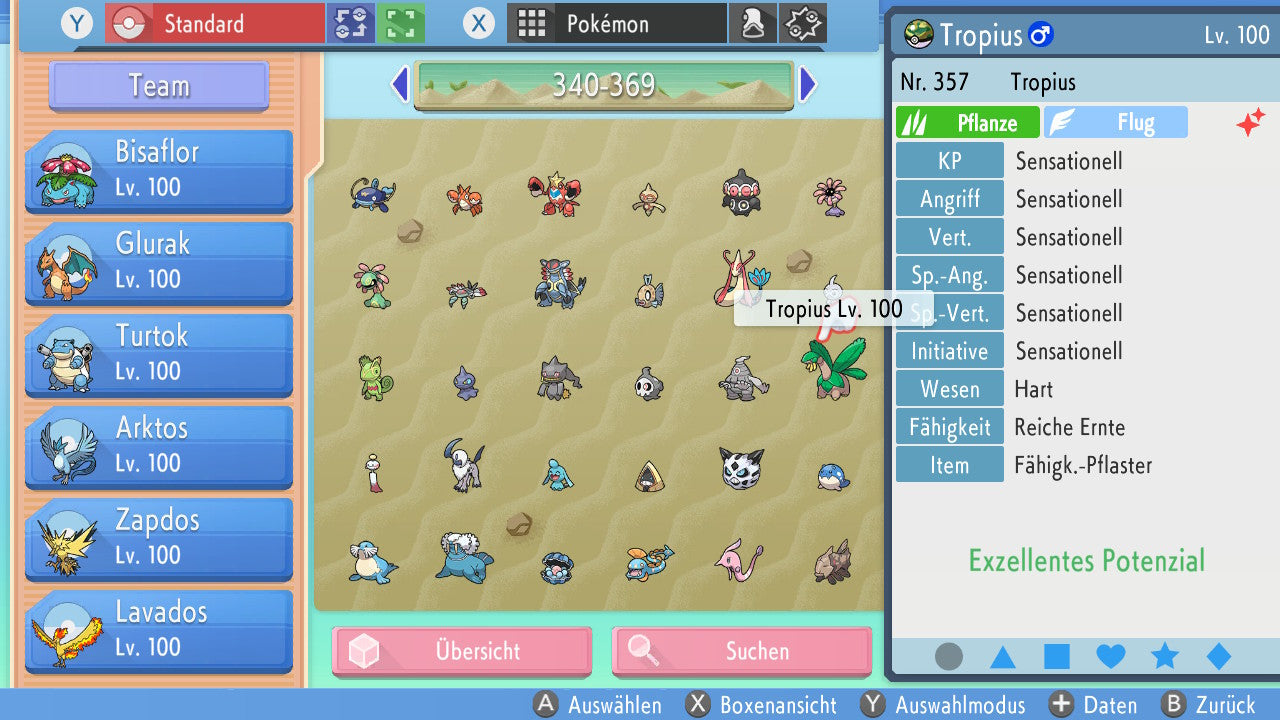The width and height of the screenshot is (1280, 720).
Task: Click the trainer profile icon in top bar
Action: 753,23
